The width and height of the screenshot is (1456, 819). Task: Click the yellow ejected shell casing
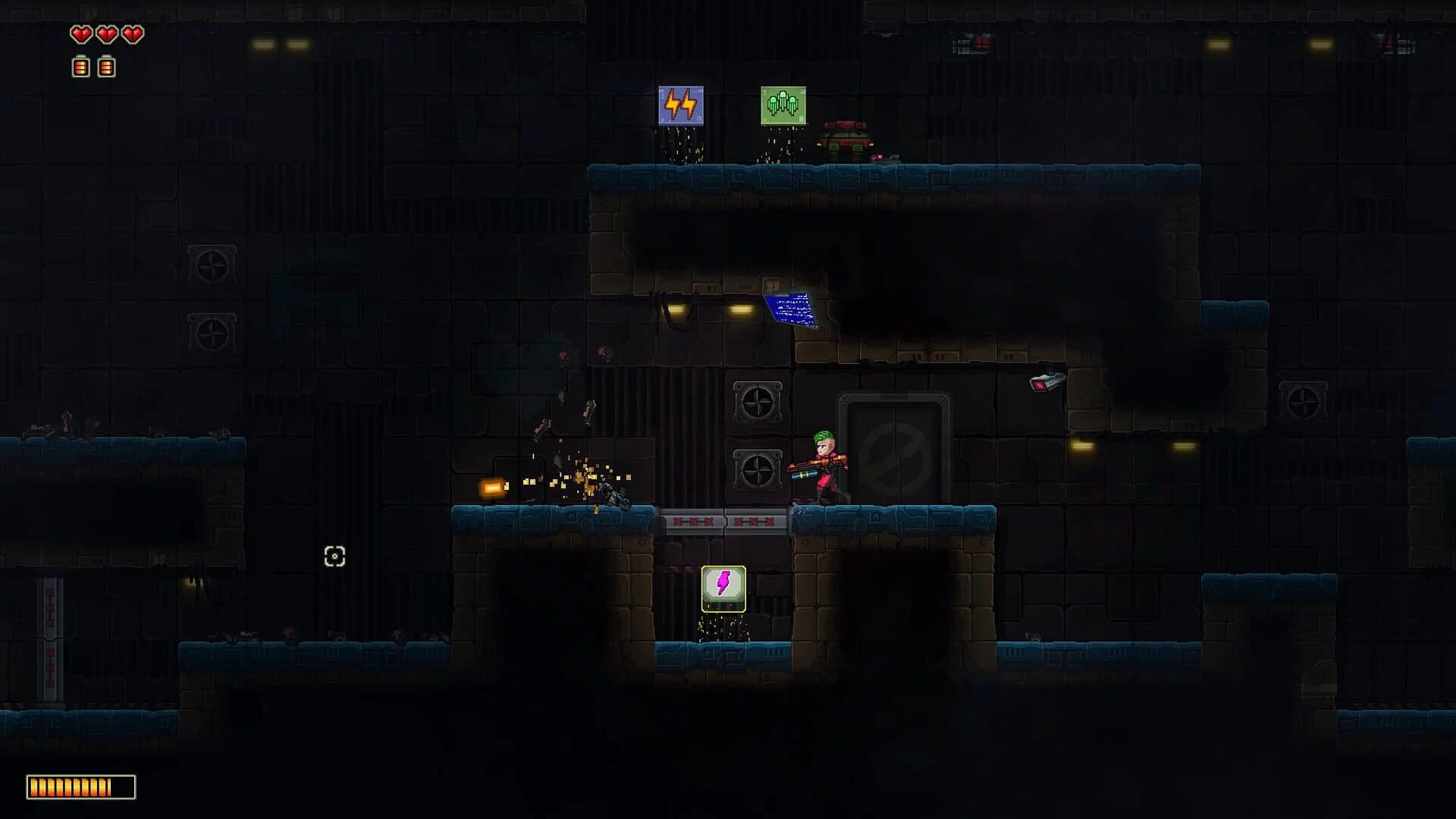coord(493,485)
